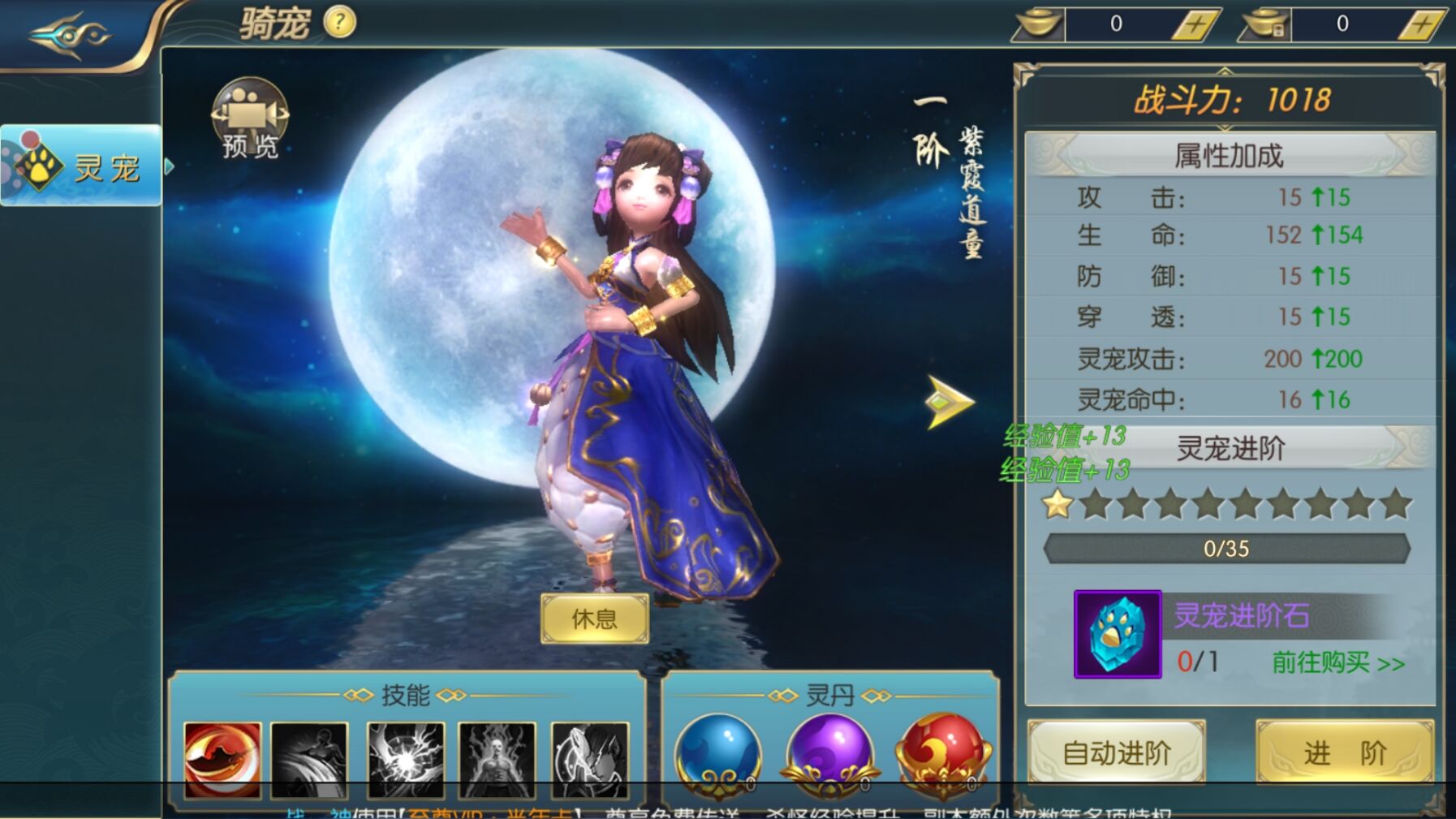Open the 前往购买 purchase link
Image resolution: width=1456 pixels, height=819 pixels.
pos(1333,662)
